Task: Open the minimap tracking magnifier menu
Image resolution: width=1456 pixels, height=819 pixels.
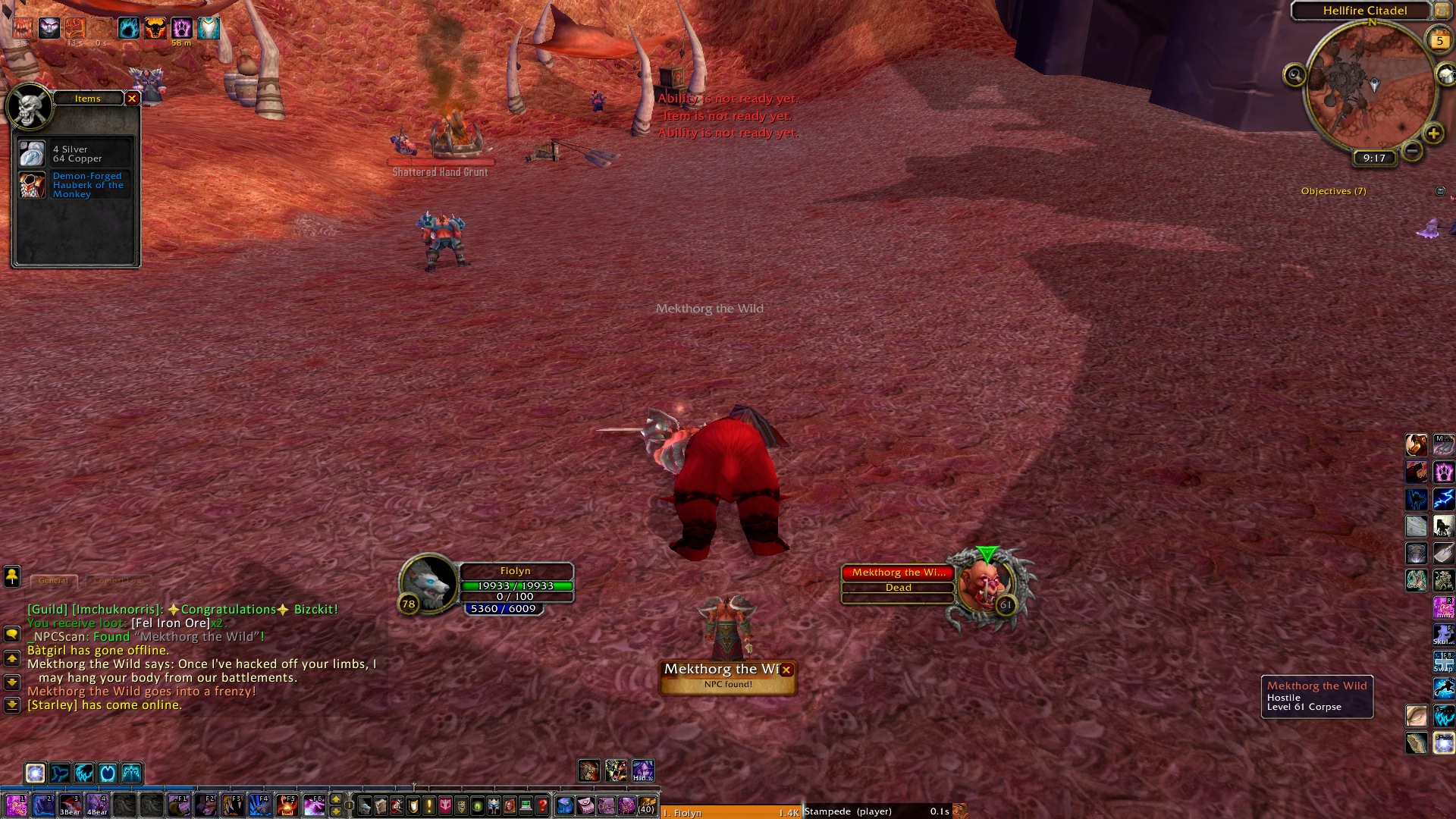Action: [1294, 75]
